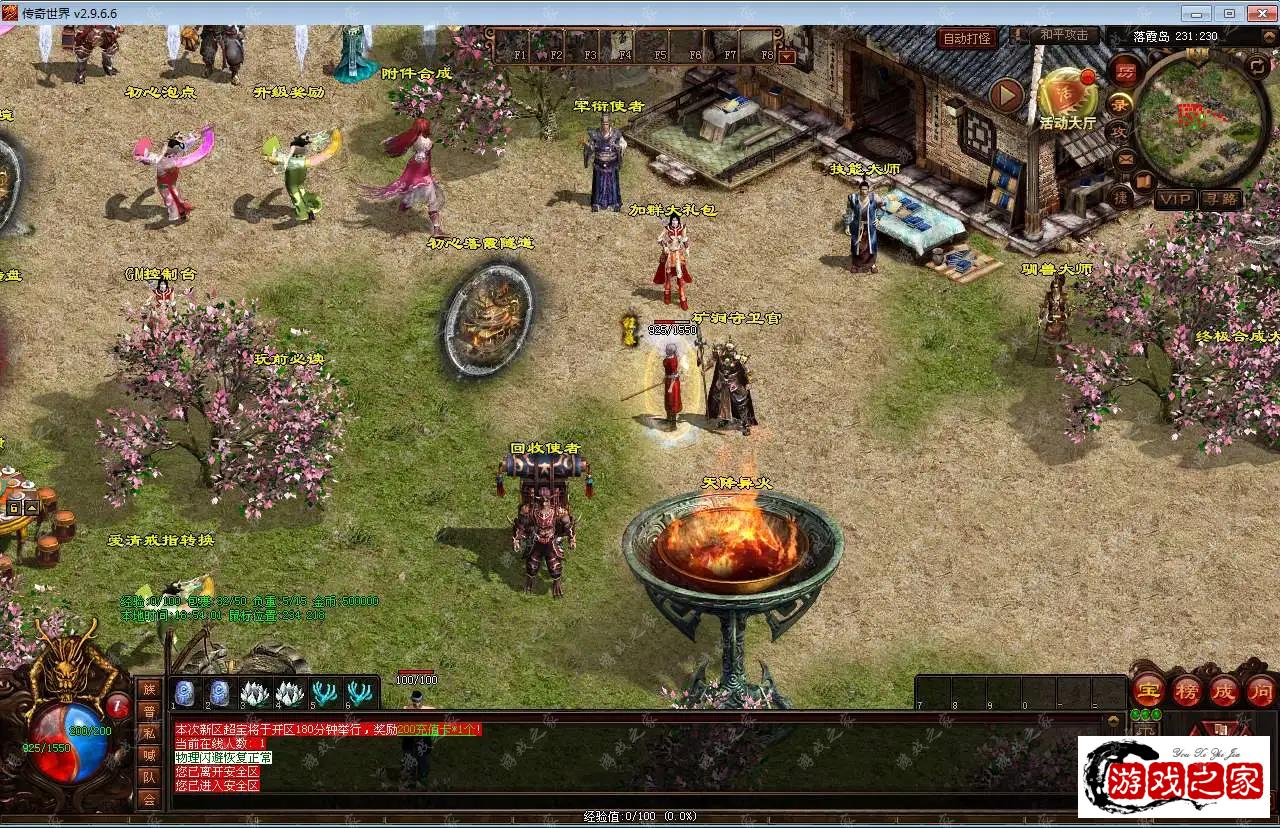The image size is (1280, 828).
Task: Open the 宝 treasure menu button
Action: coord(1146,689)
